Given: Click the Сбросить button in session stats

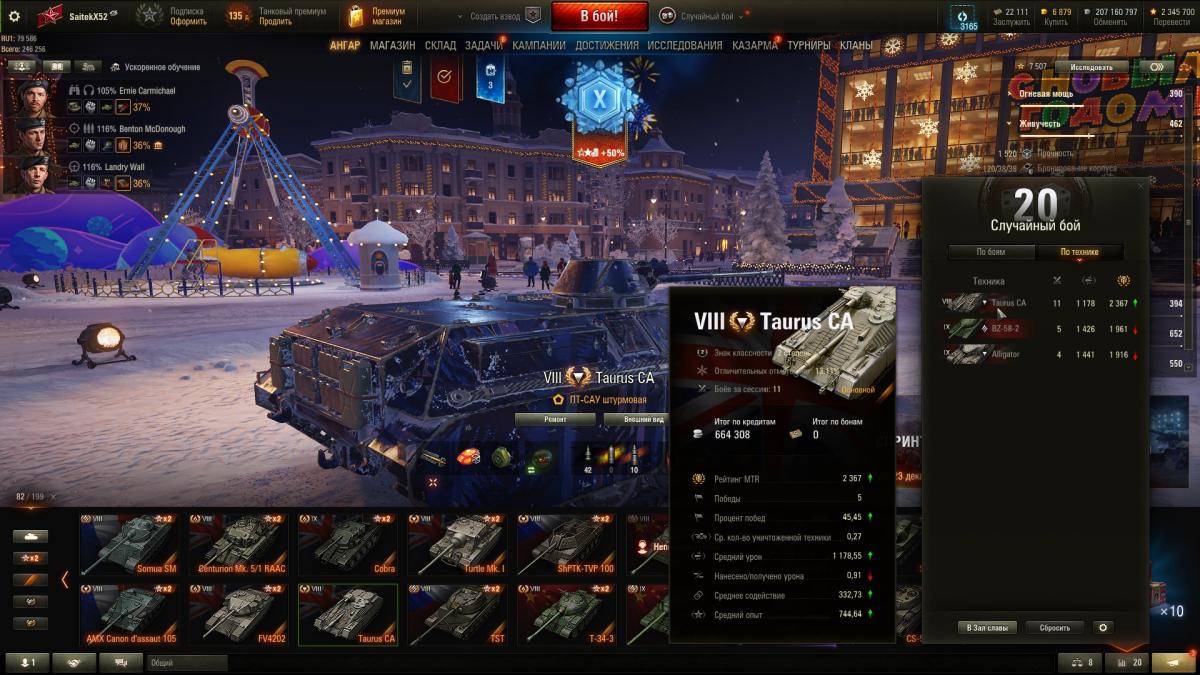Looking at the screenshot, I should point(1054,628).
